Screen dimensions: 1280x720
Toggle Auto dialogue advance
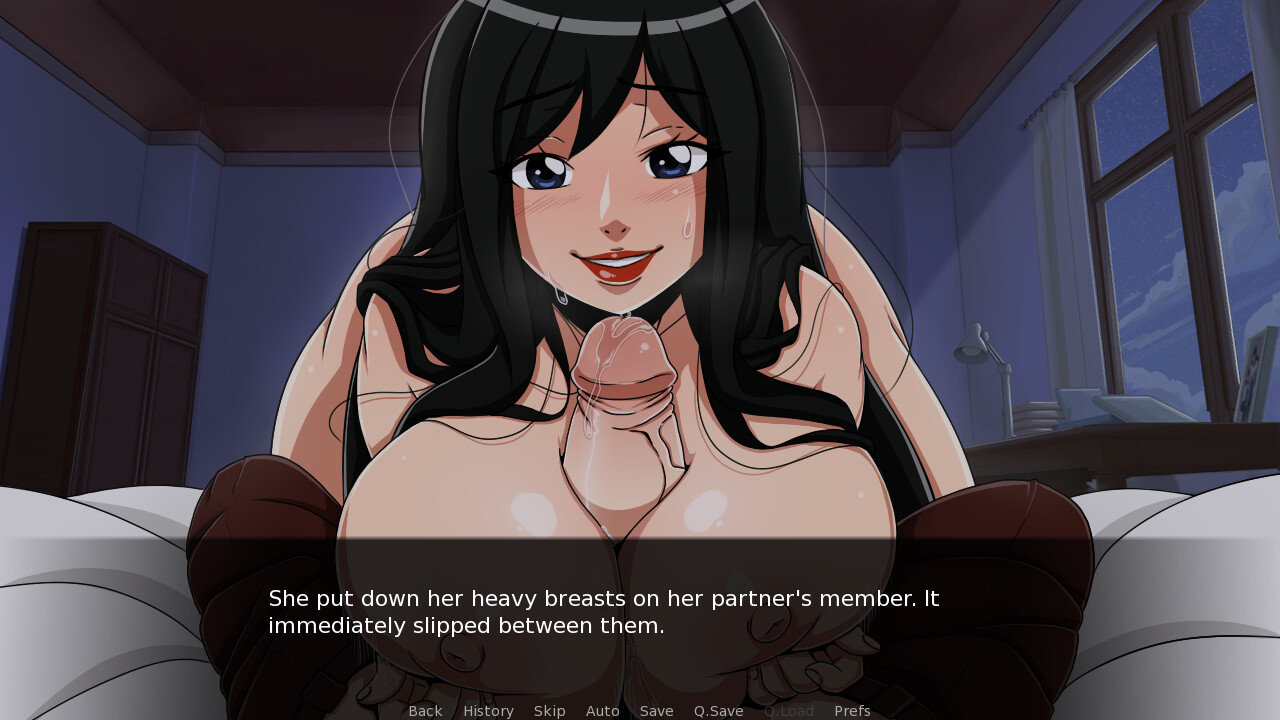pyautogui.click(x=602, y=711)
